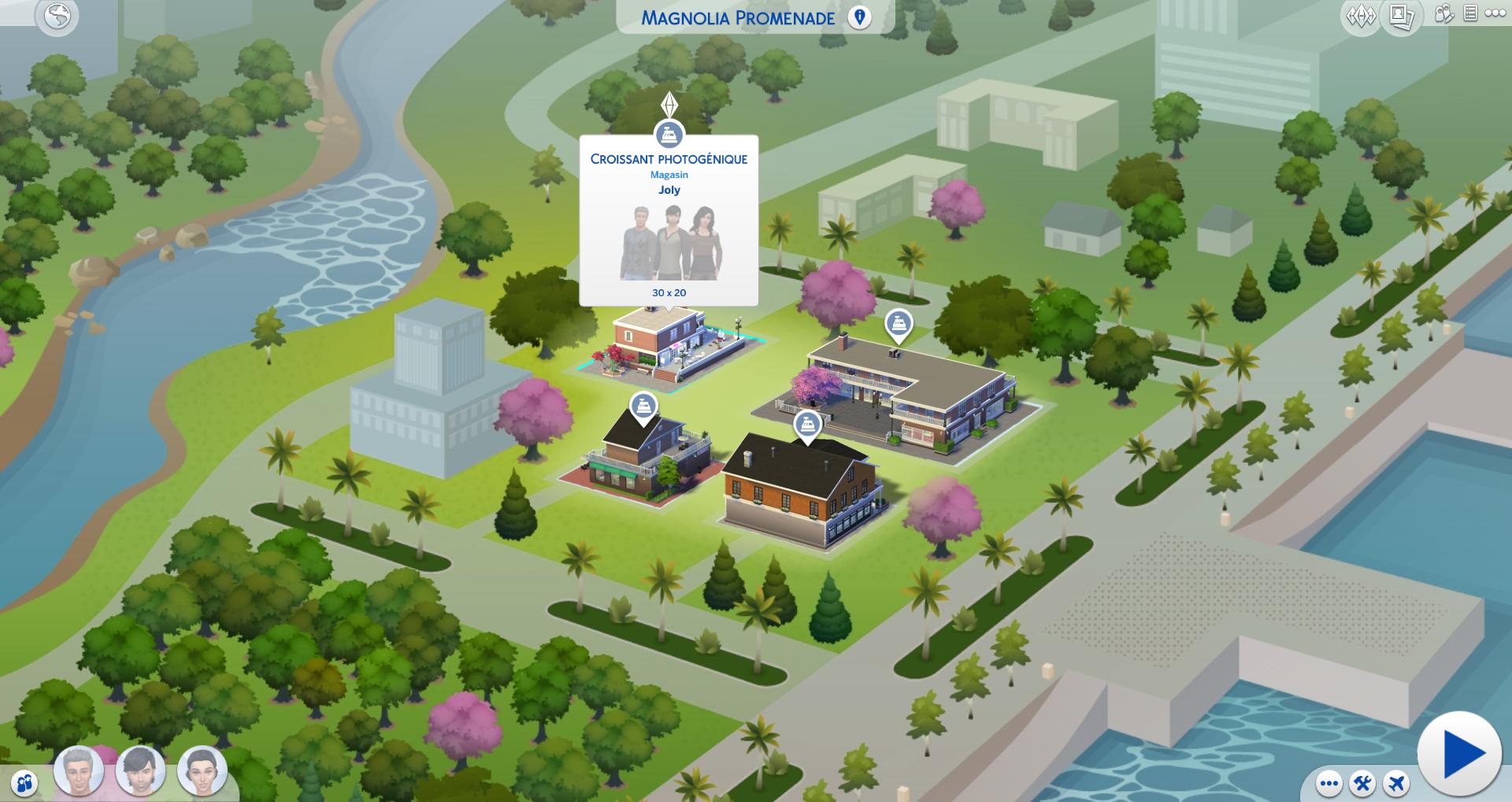1512x802 pixels.
Task: Open the blue household figures button
Action: tap(26, 784)
